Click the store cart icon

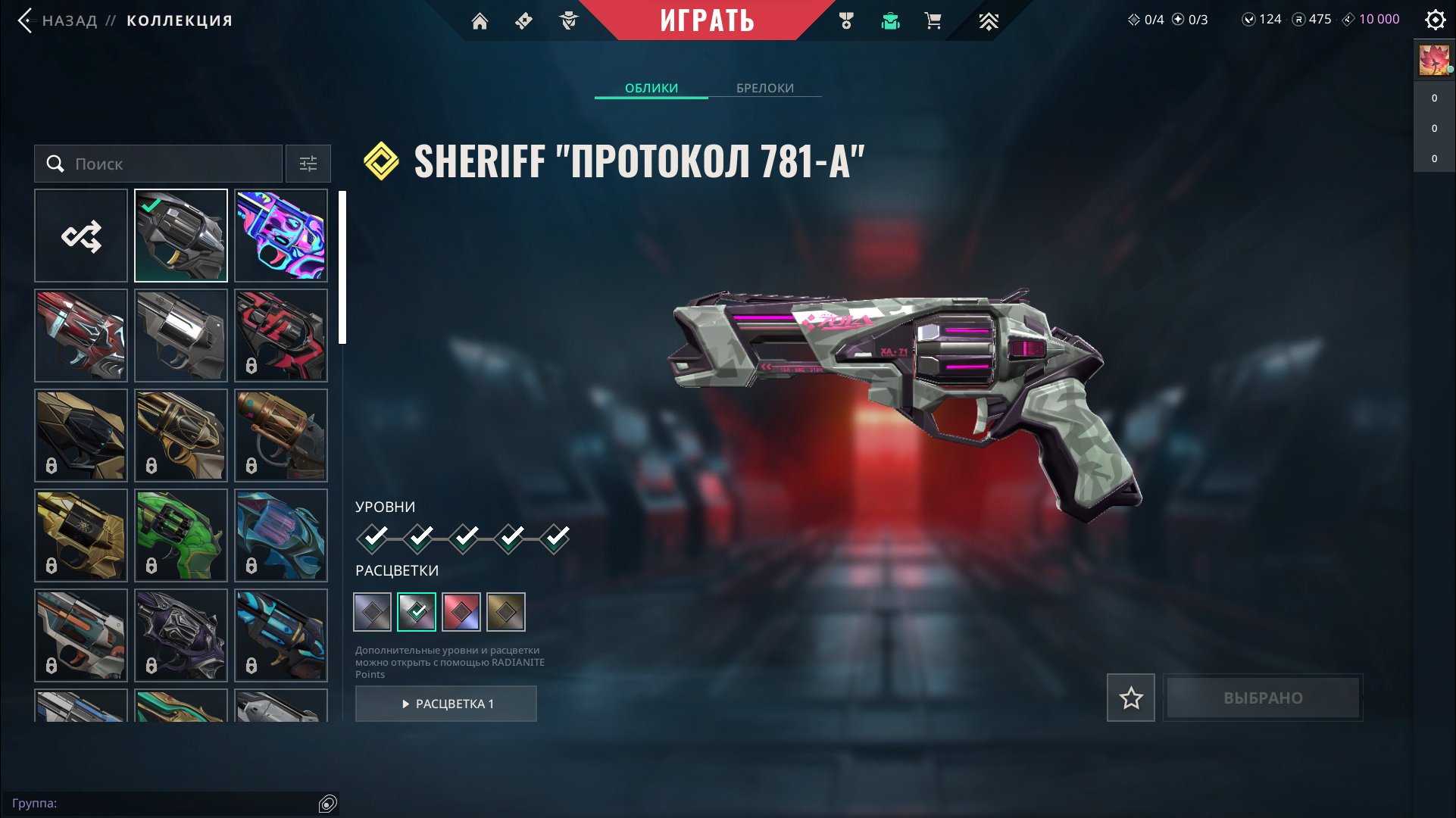tap(933, 20)
